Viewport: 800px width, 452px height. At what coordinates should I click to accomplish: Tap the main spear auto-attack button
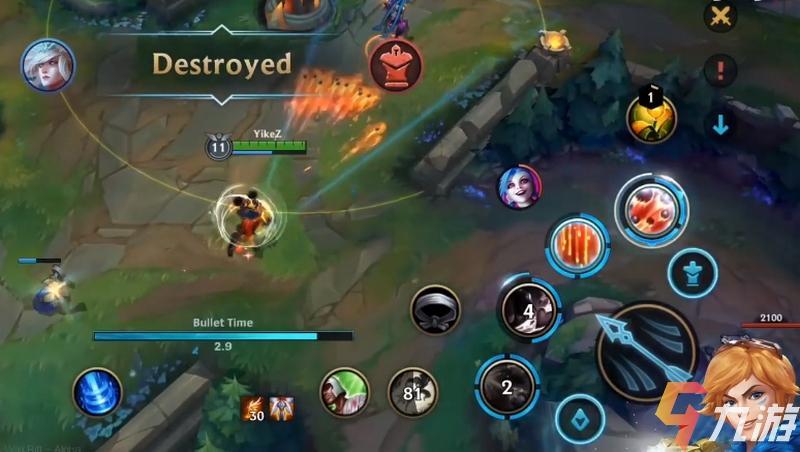click(646, 349)
